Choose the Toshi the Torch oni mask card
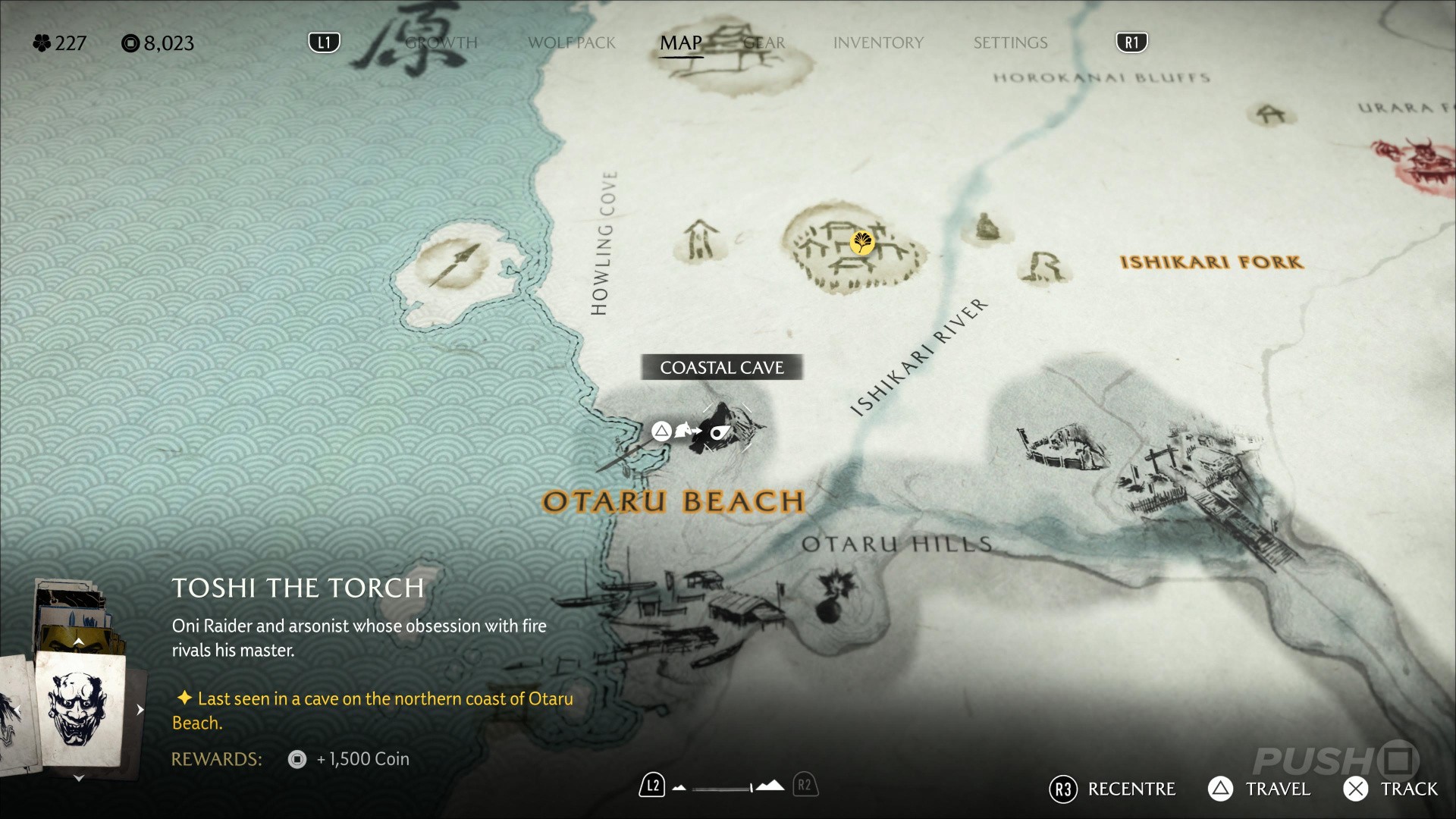Viewport: 1456px width, 819px height. 79,708
